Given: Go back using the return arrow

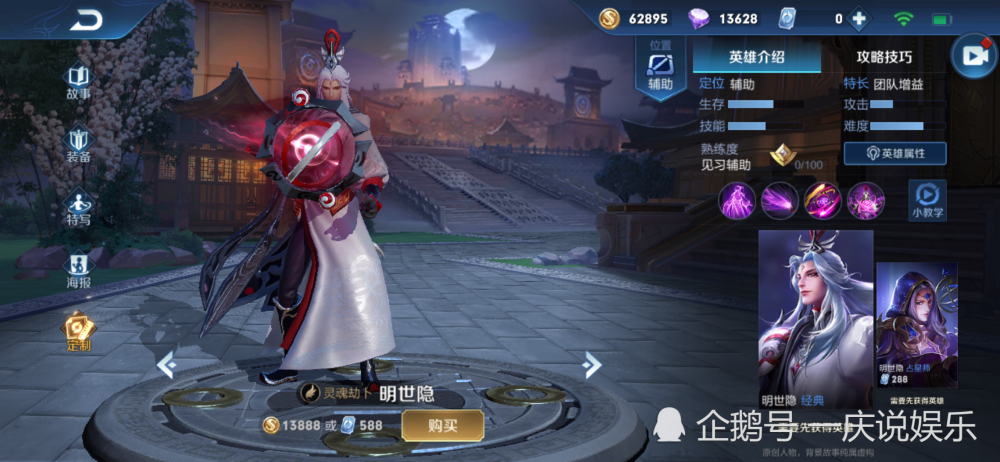Looking at the screenshot, I should click(x=86, y=19).
